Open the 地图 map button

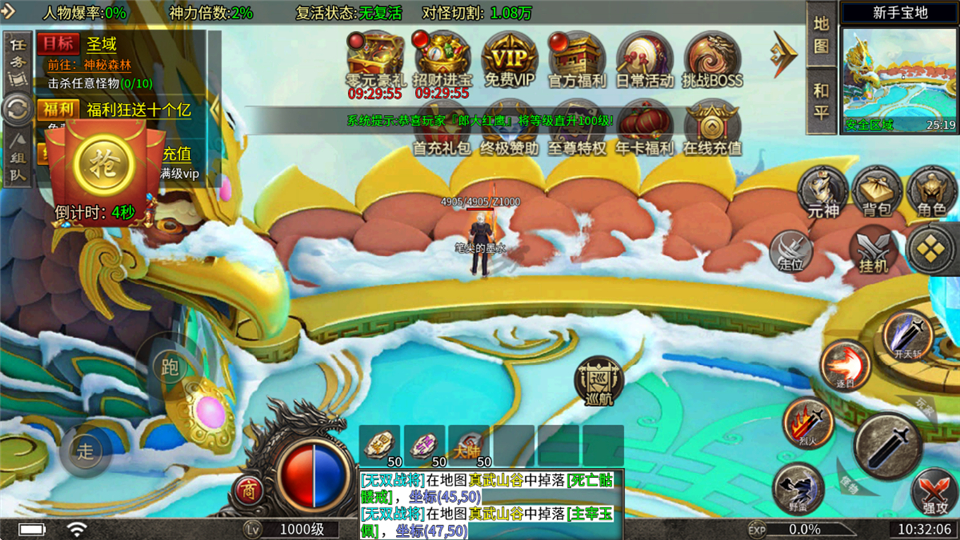(821, 34)
